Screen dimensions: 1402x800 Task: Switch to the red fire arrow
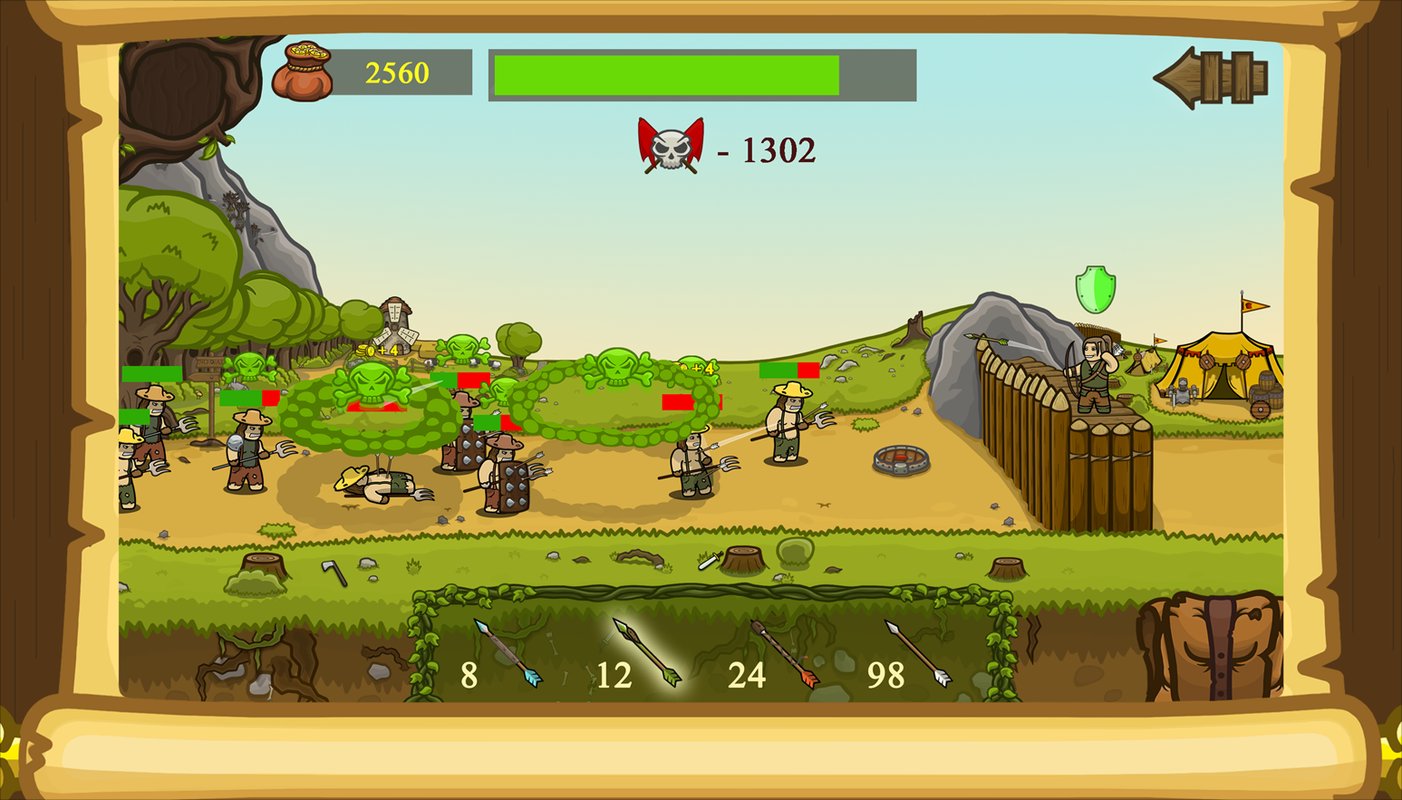(784, 653)
